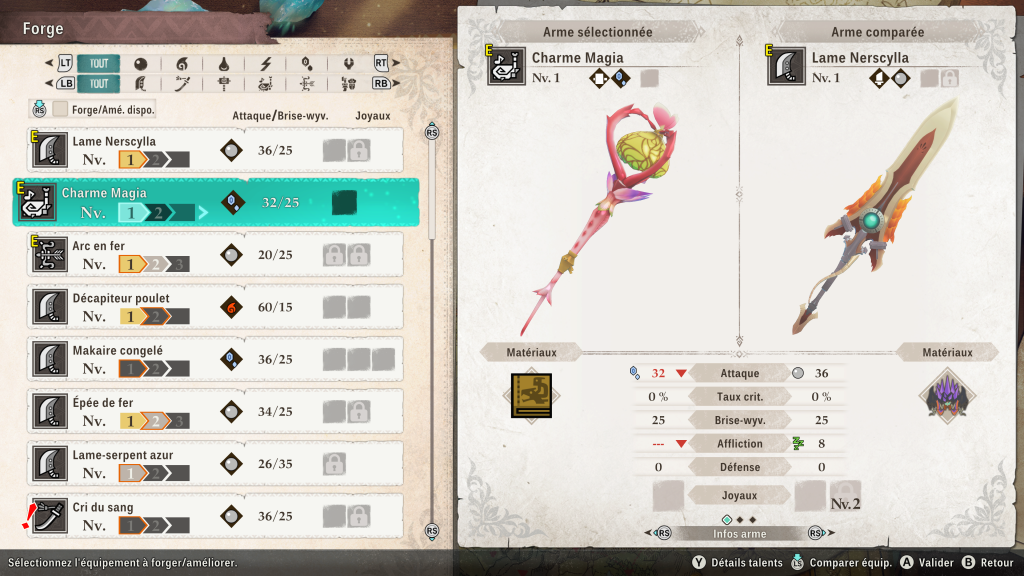Open the Infos arme page selector
This screenshot has width=1024, height=576.
(739, 533)
